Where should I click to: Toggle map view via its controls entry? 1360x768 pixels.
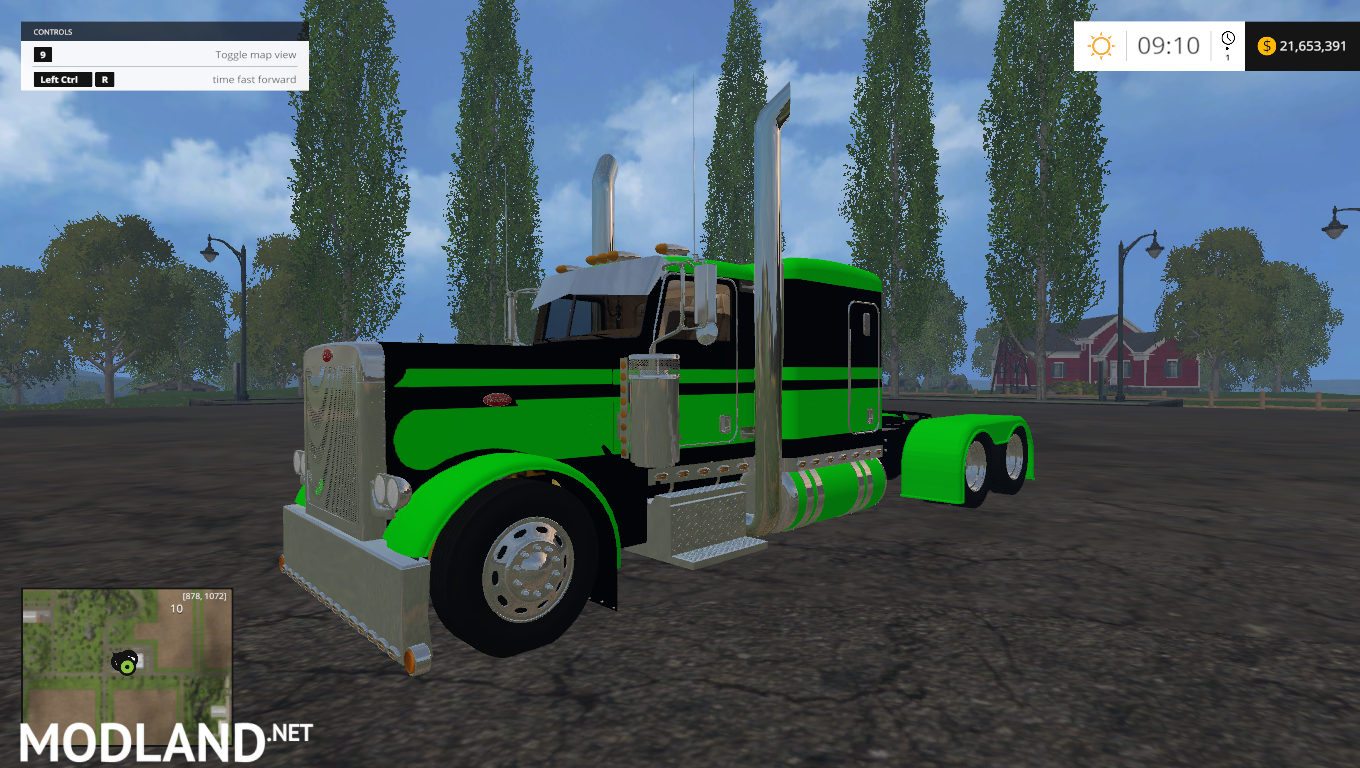[255, 55]
